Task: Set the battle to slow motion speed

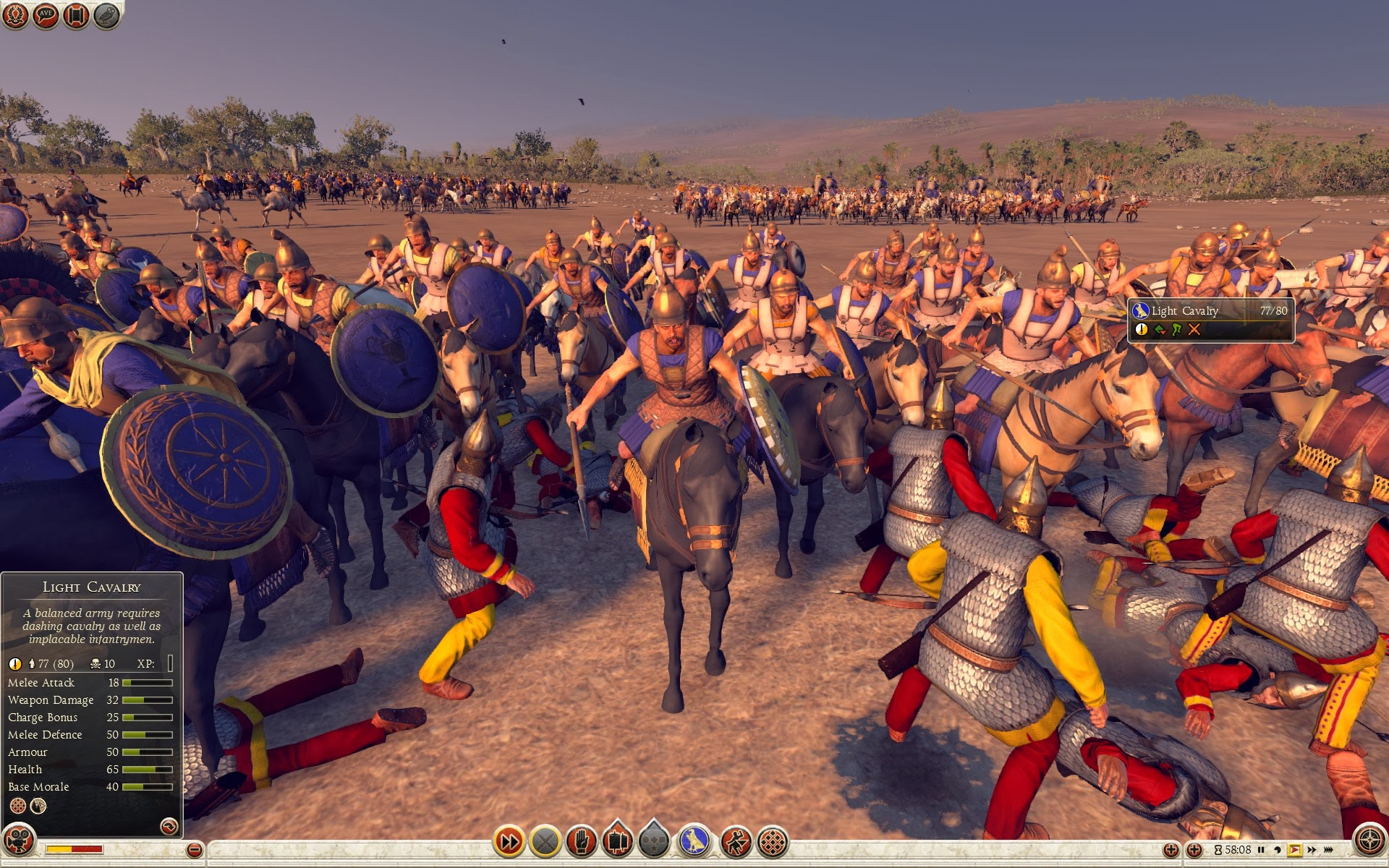Action: 1278,850
